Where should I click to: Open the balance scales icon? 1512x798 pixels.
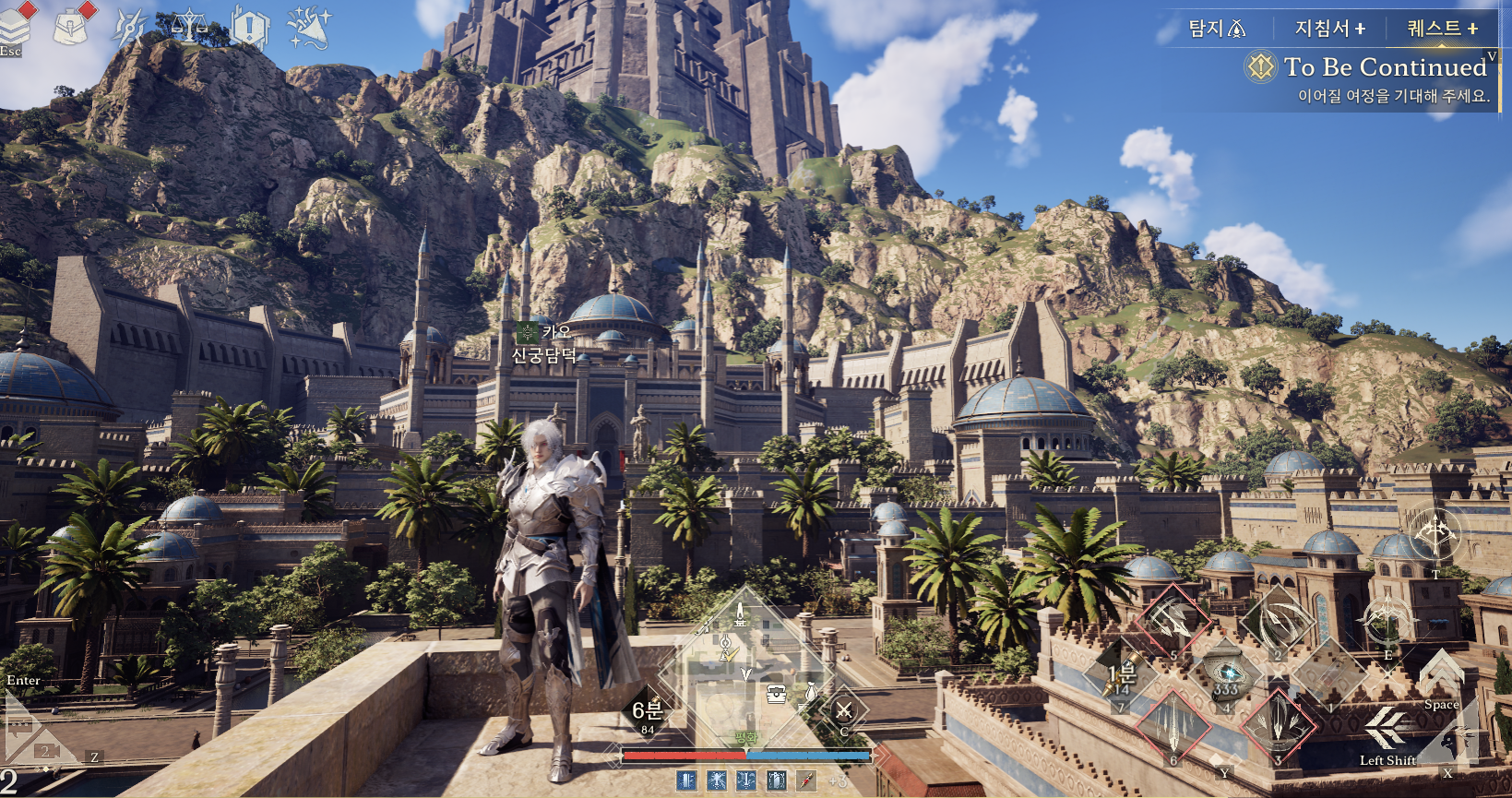pos(188,27)
